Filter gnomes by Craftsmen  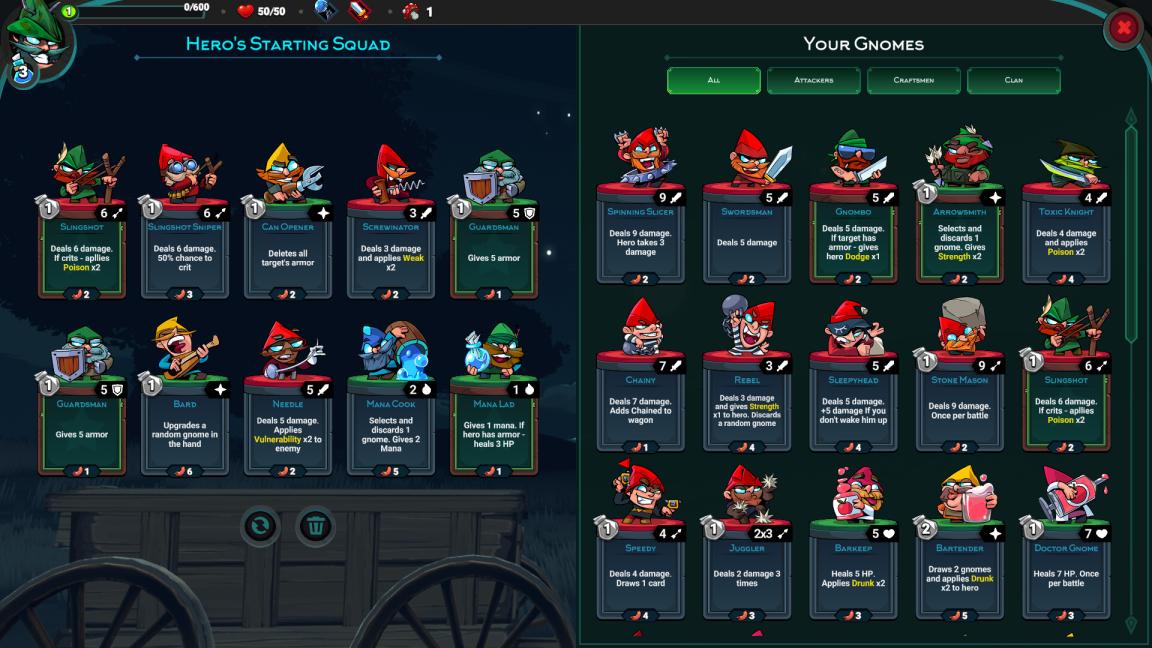pyautogui.click(x=913, y=80)
